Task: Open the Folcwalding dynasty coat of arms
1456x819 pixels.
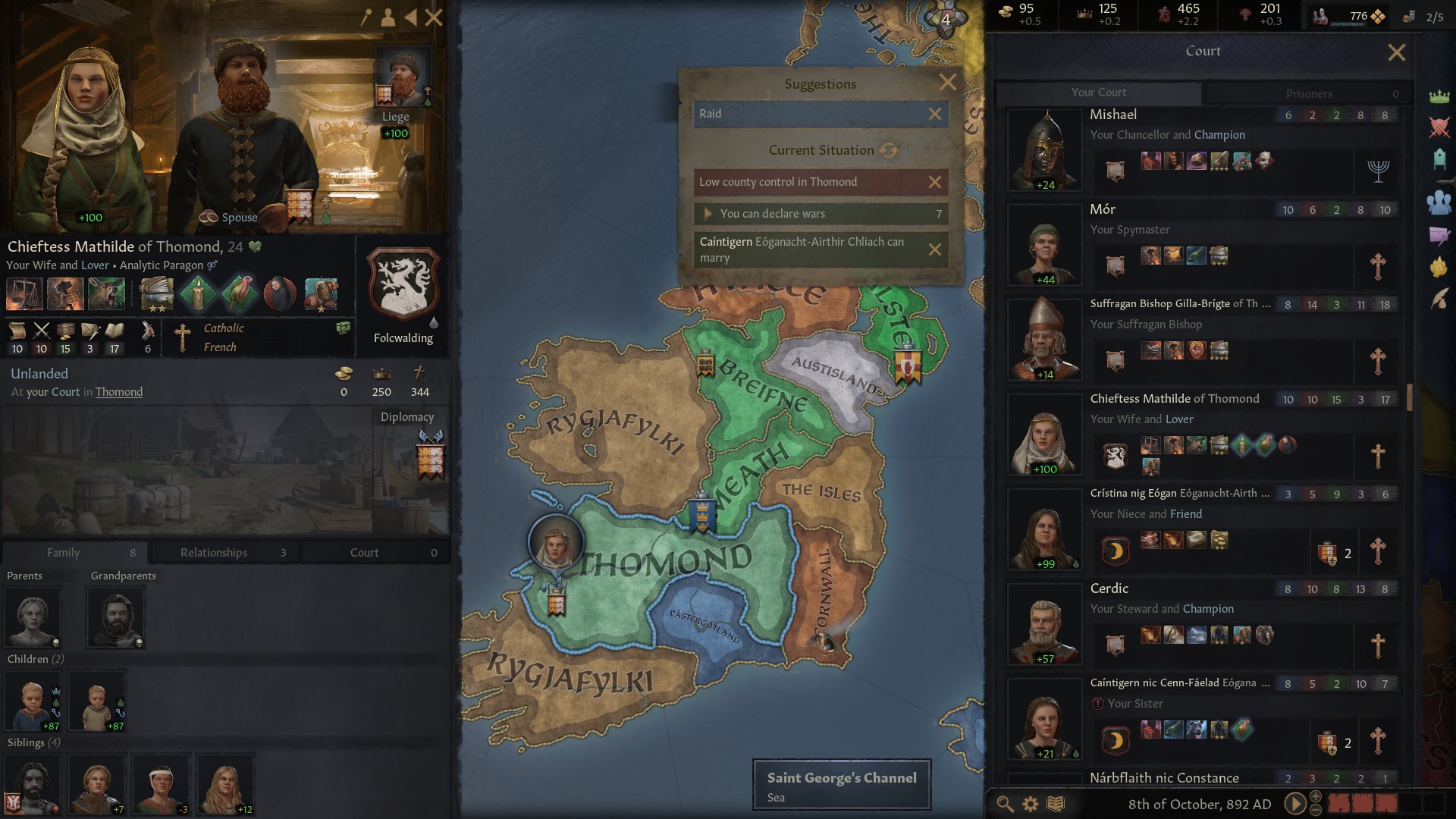Action: (403, 284)
